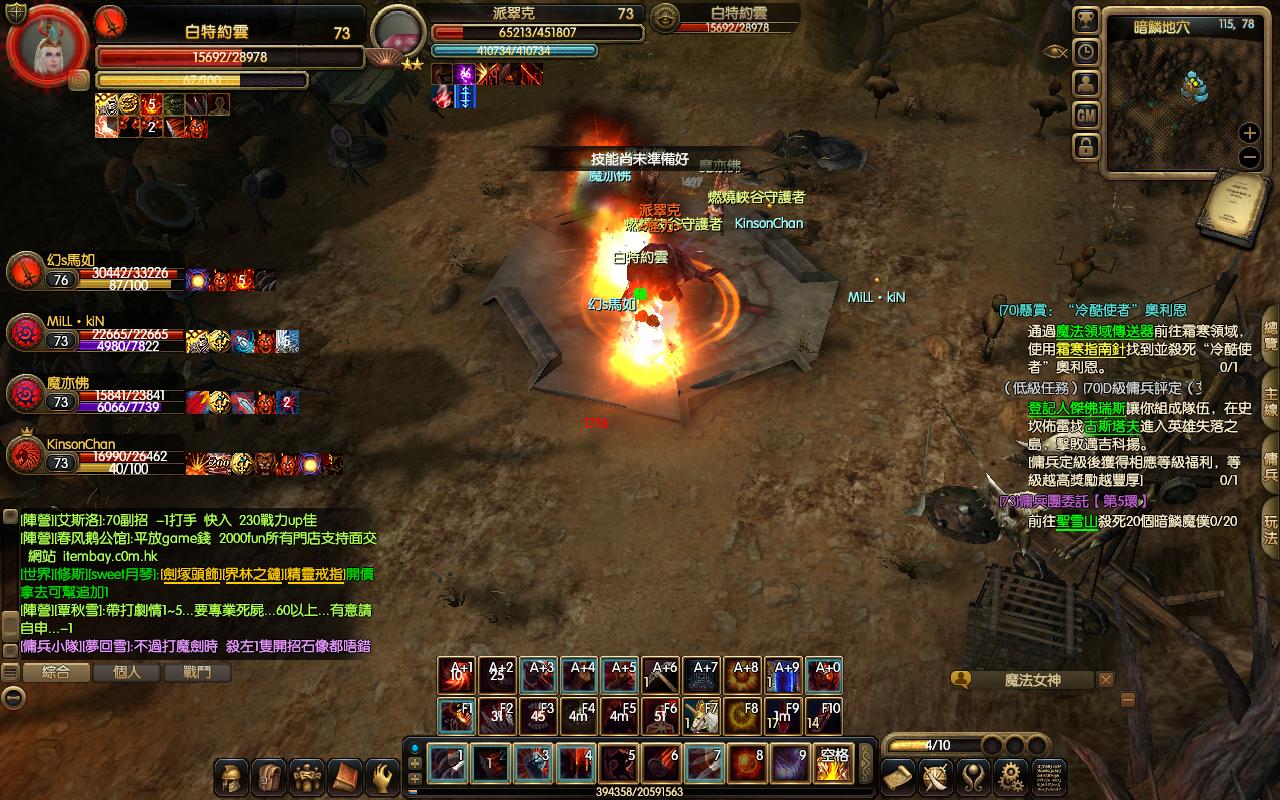Select party member KinsonChan's portrait
The width and height of the screenshot is (1280, 800).
pyautogui.click(x=24, y=456)
